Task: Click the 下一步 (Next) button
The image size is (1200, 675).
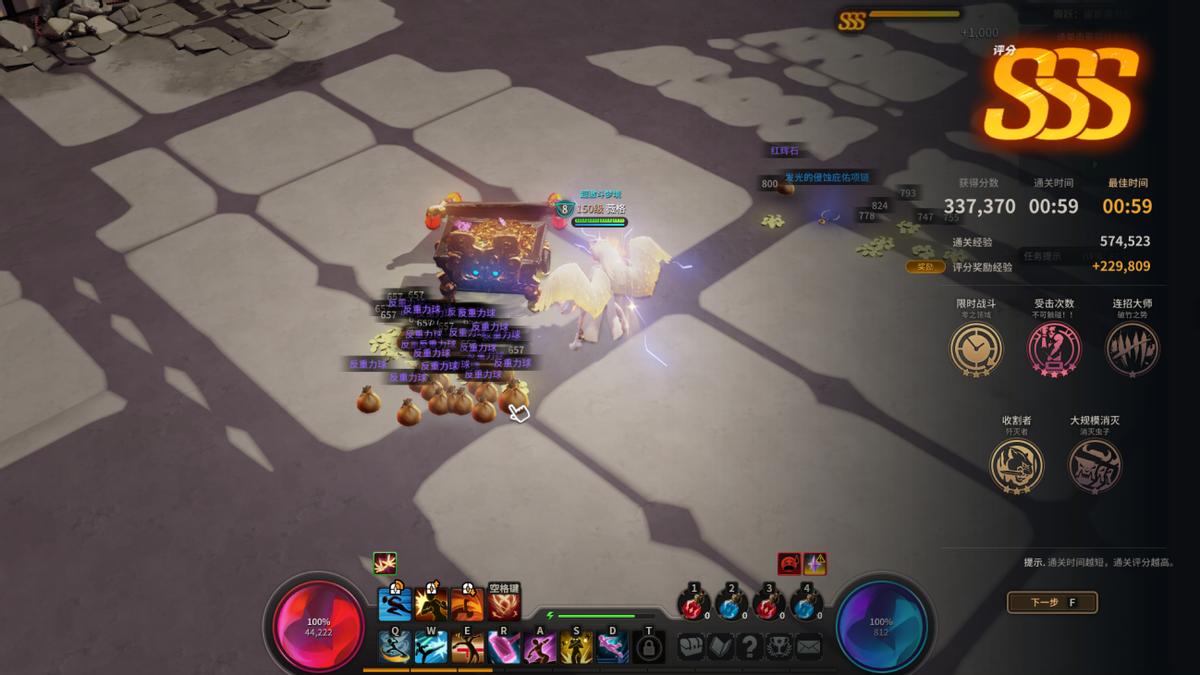Action: coord(1051,602)
